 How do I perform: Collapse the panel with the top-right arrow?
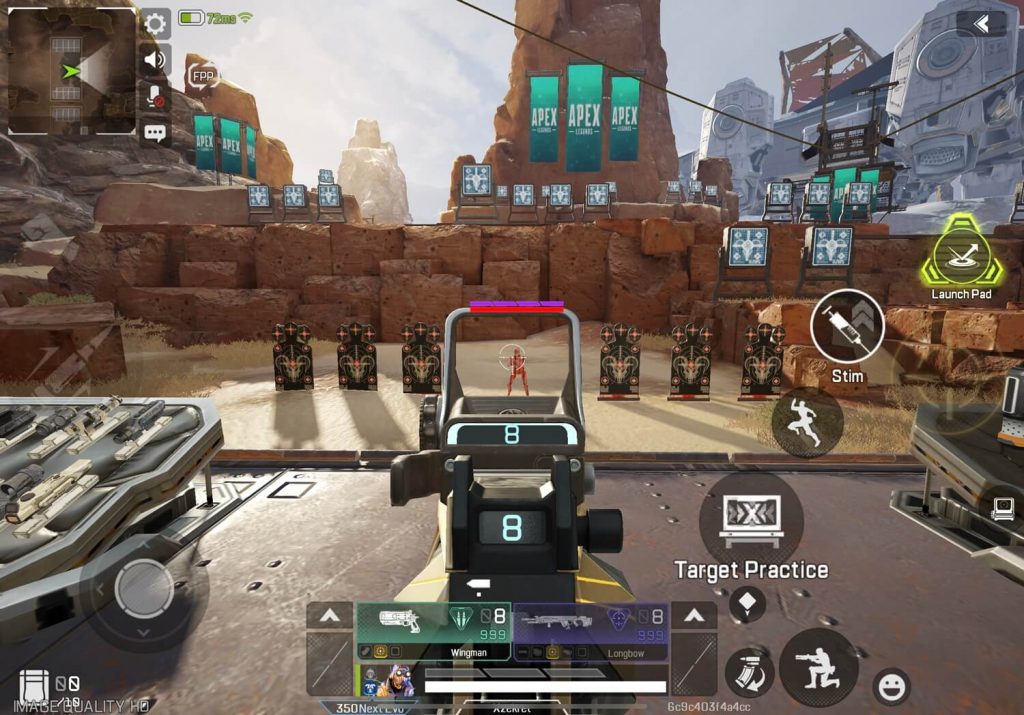(x=981, y=24)
